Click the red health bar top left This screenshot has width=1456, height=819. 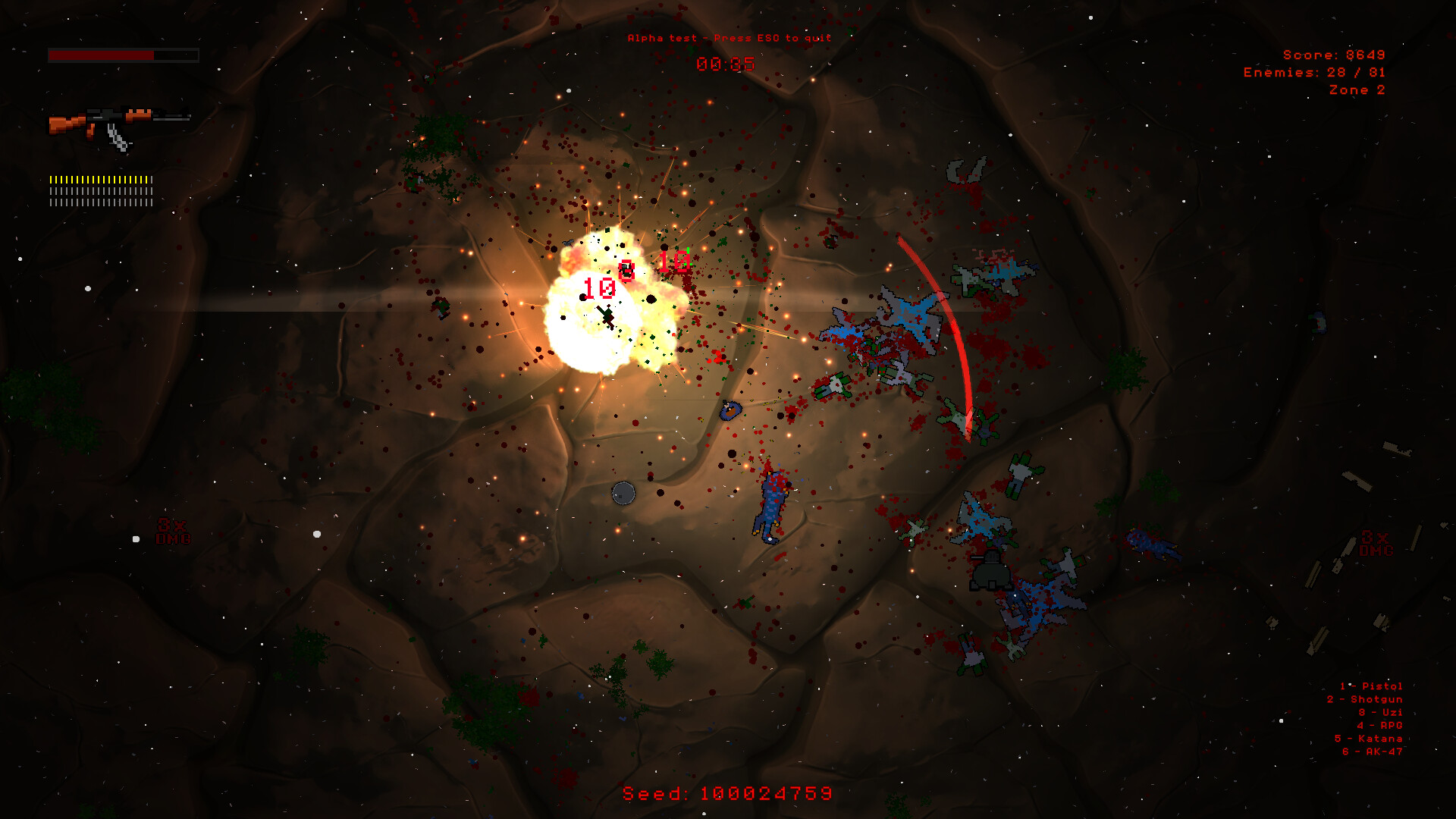point(101,55)
